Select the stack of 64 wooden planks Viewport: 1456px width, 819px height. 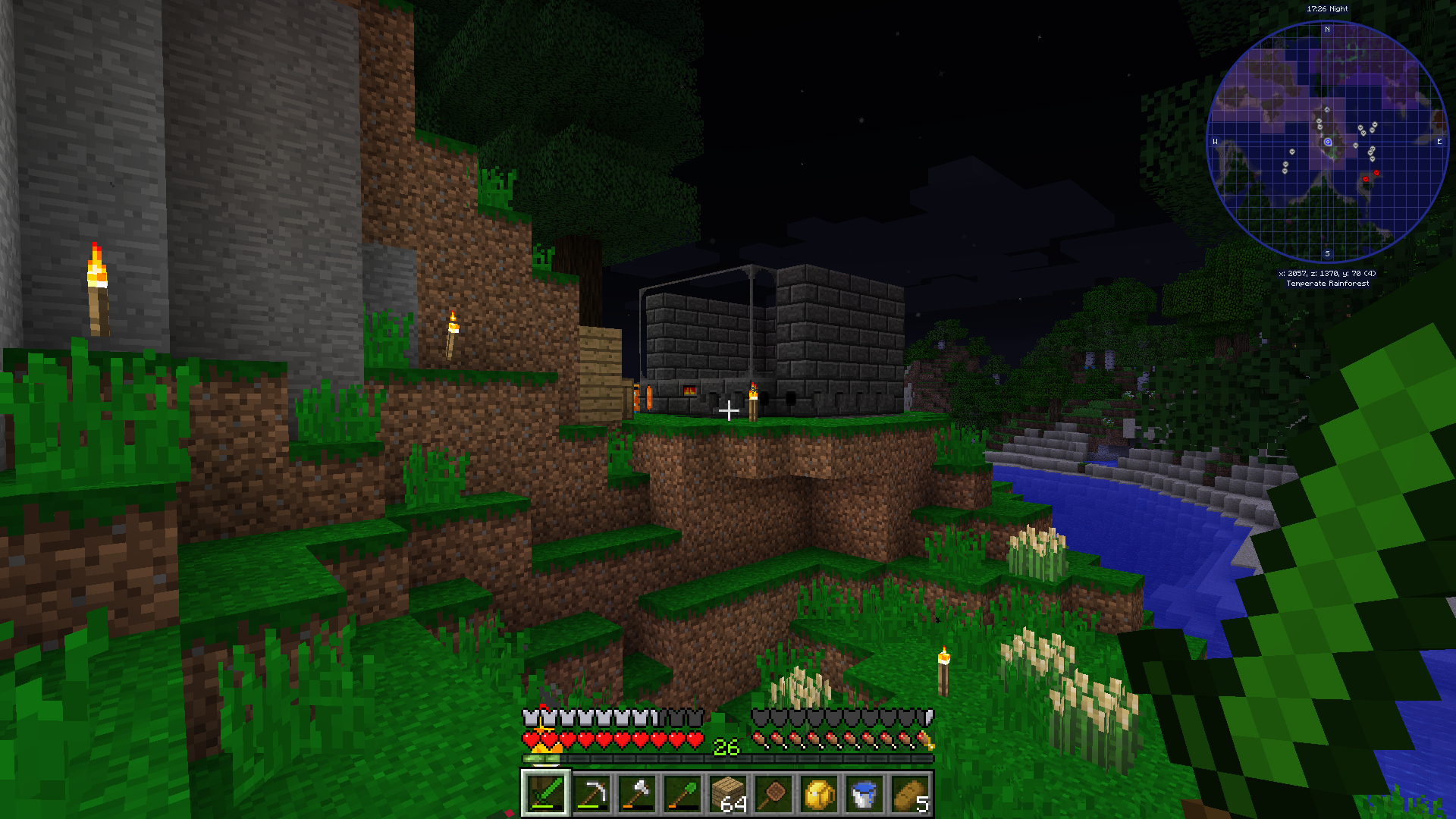click(x=728, y=793)
